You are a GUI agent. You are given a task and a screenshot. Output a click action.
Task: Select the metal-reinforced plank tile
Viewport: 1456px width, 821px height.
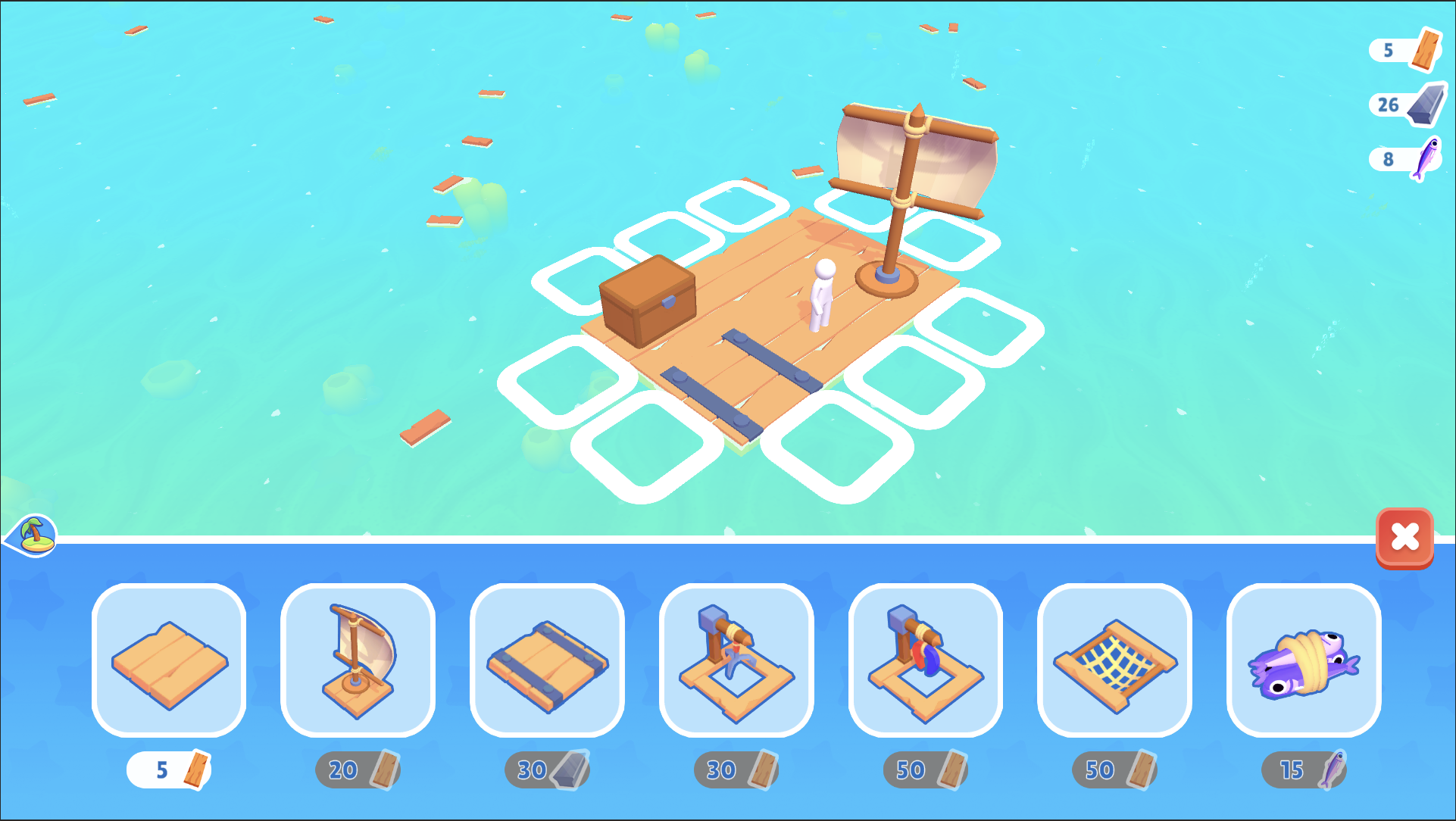point(547,659)
